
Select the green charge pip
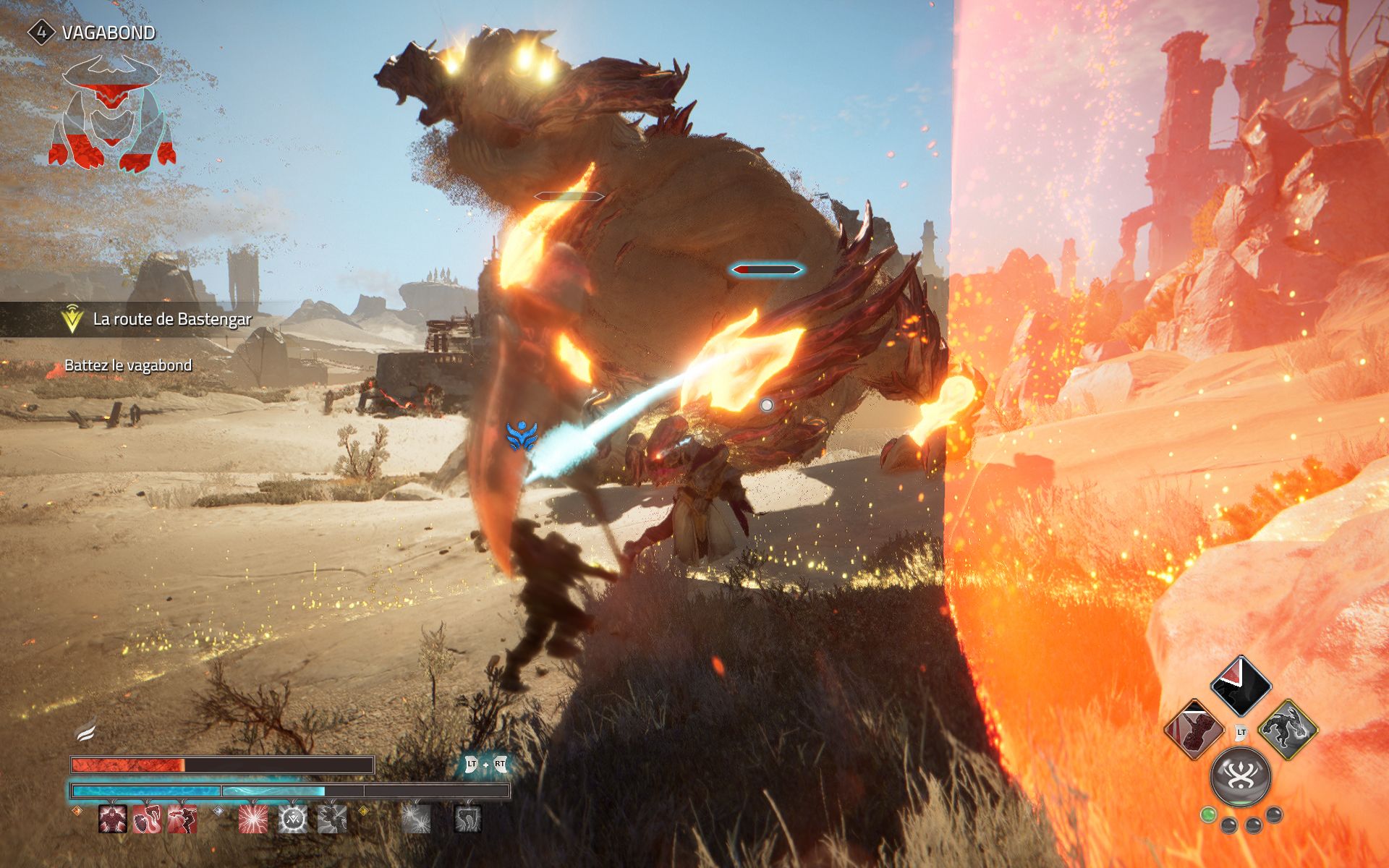click(1207, 815)
